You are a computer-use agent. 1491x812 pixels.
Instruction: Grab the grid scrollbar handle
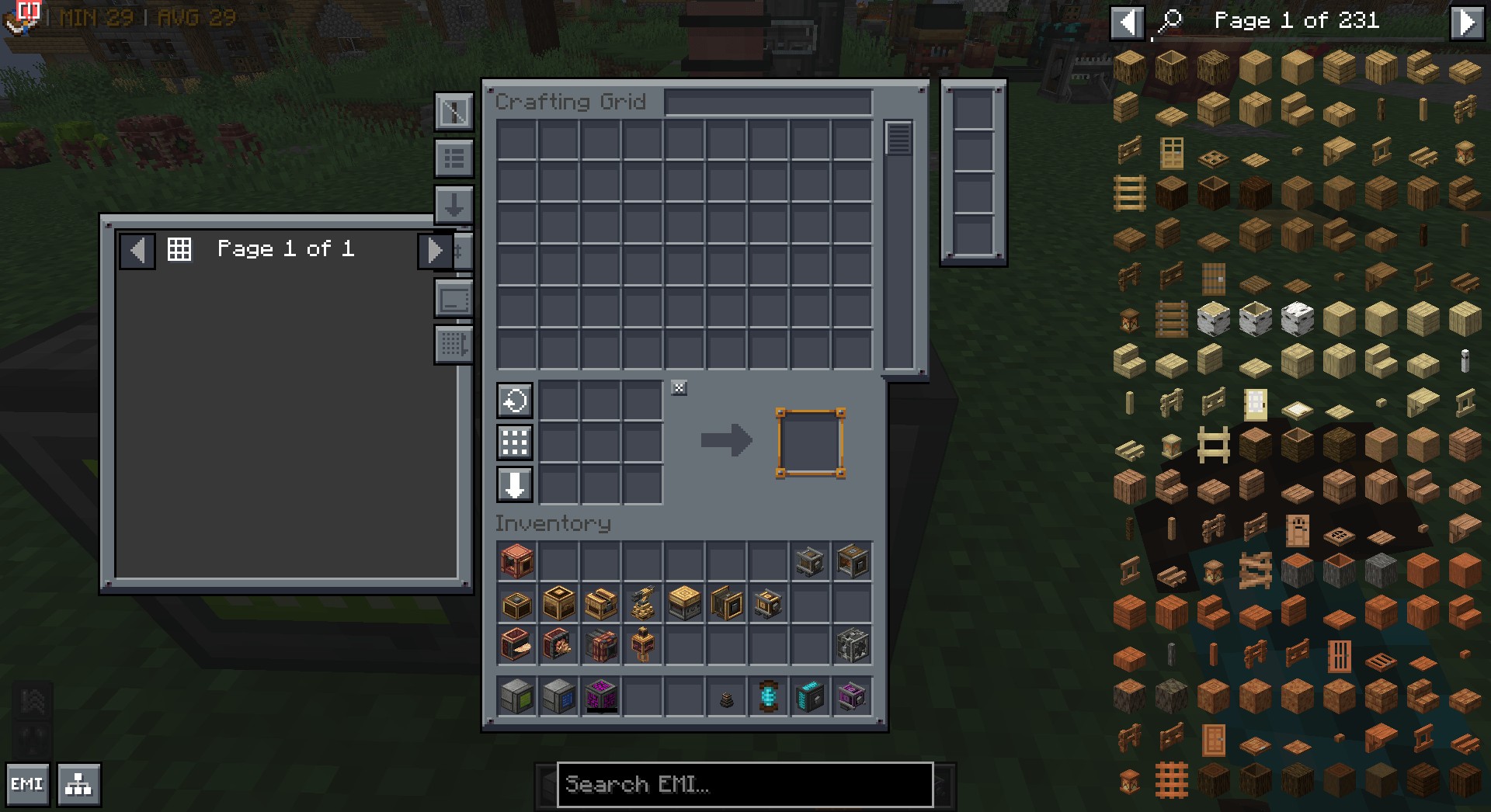898,139
